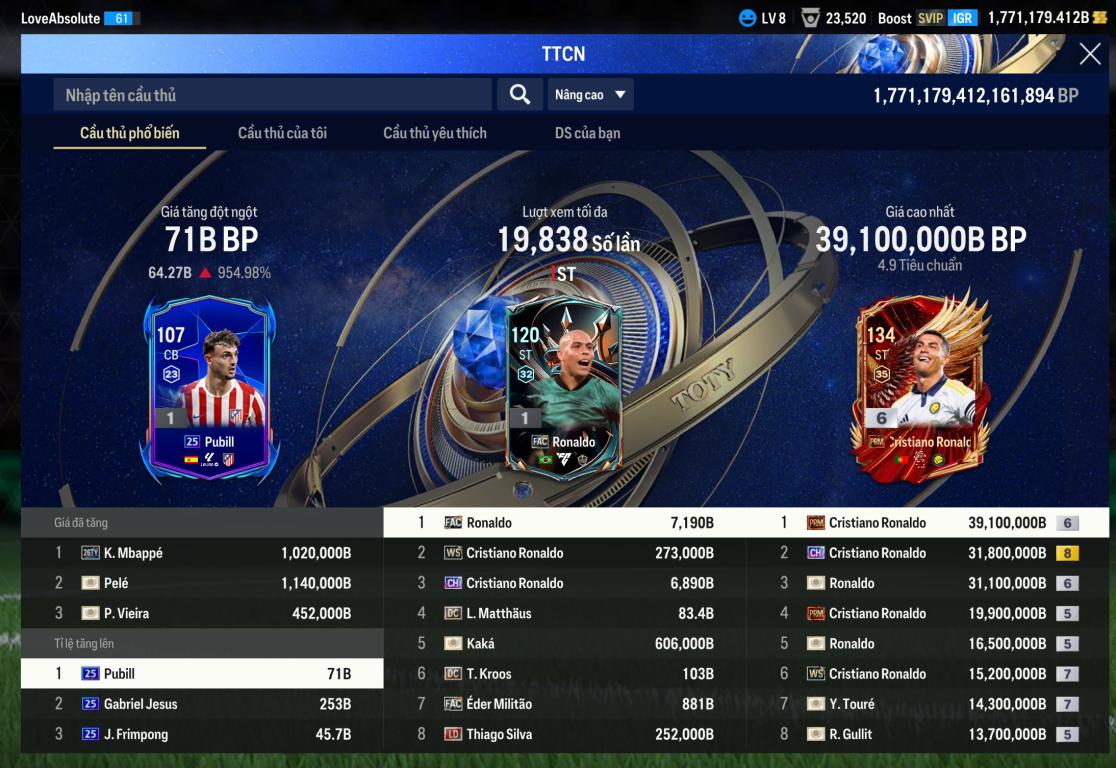1116x768 pixels.
Task: Switch to the Cầu thủ của tôi tab
Action: [x=282, y=133]
